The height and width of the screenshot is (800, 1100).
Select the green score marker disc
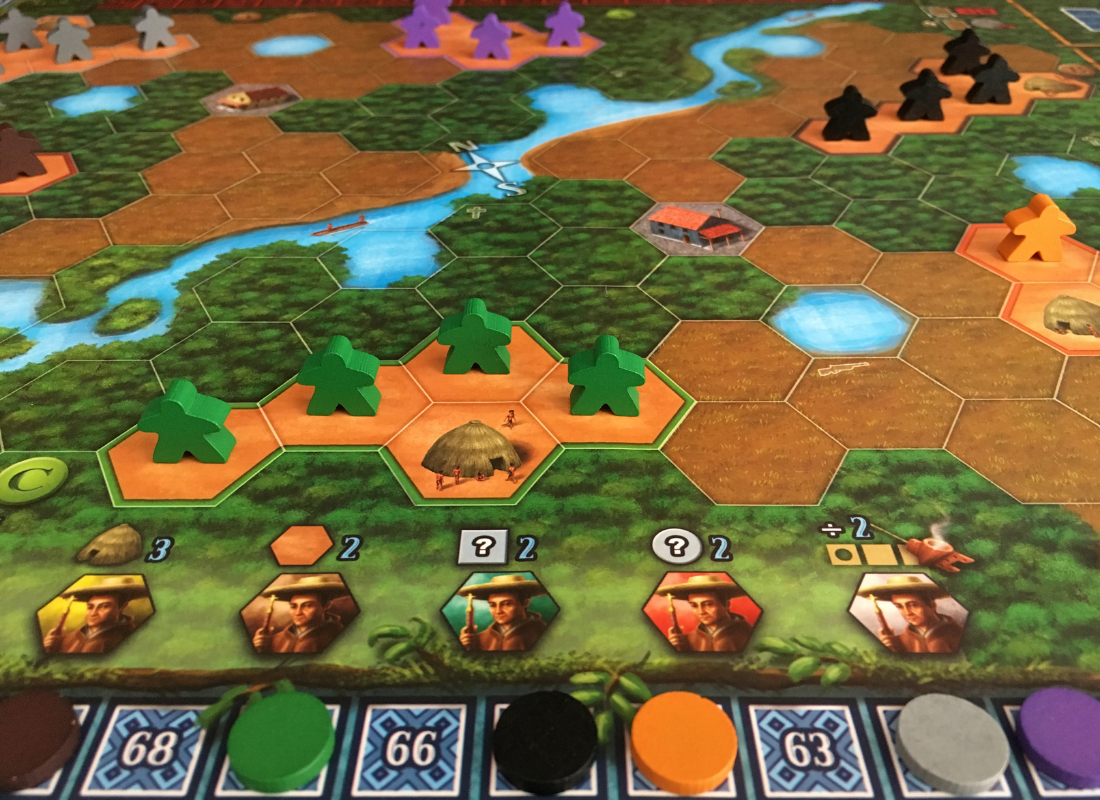pos(281,741)
